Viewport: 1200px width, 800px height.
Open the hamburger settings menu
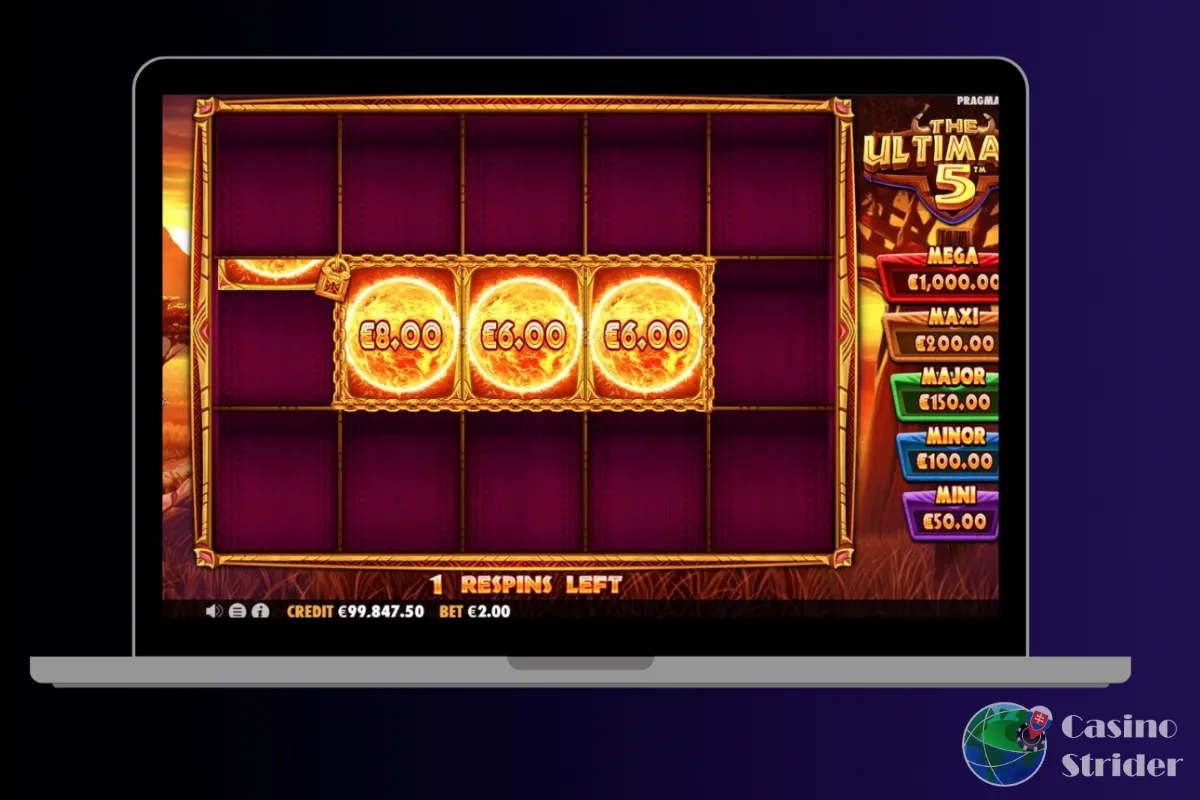click(237, 611)
